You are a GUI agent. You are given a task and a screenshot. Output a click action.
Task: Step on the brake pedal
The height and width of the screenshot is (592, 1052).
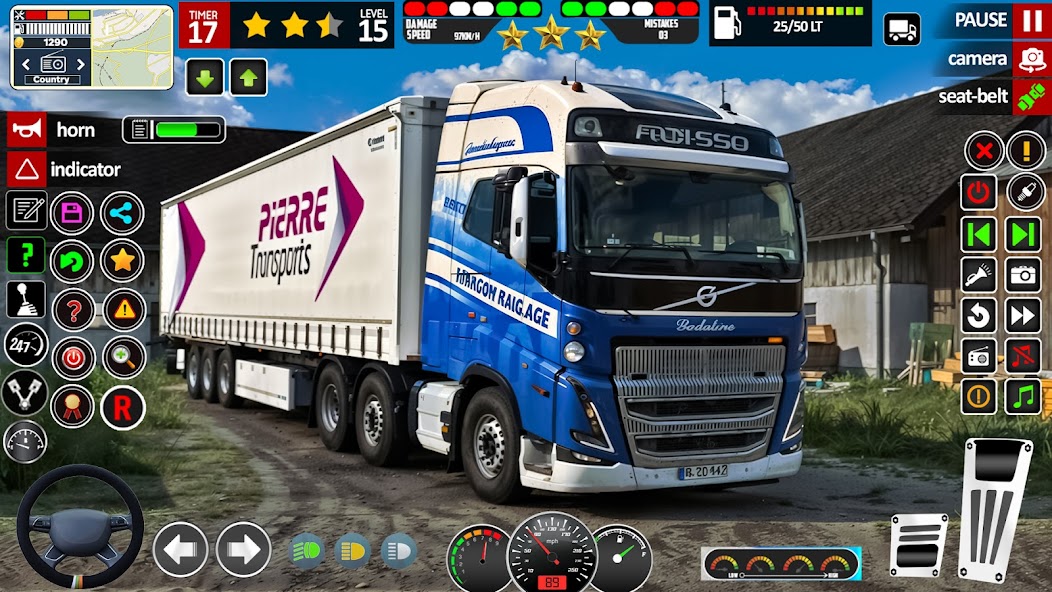[x=919, y=545]
